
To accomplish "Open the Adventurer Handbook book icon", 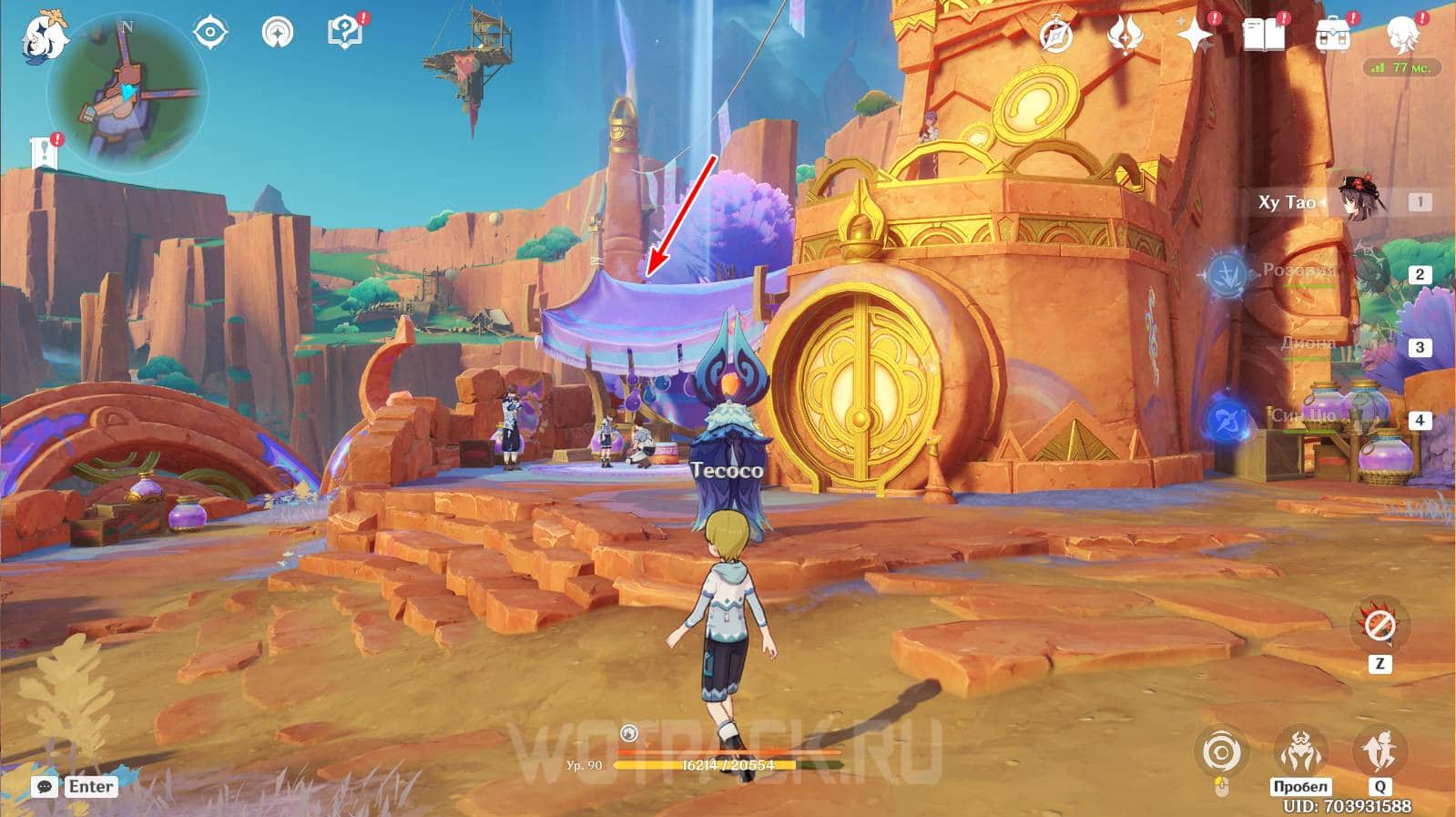I will 1263,36.
